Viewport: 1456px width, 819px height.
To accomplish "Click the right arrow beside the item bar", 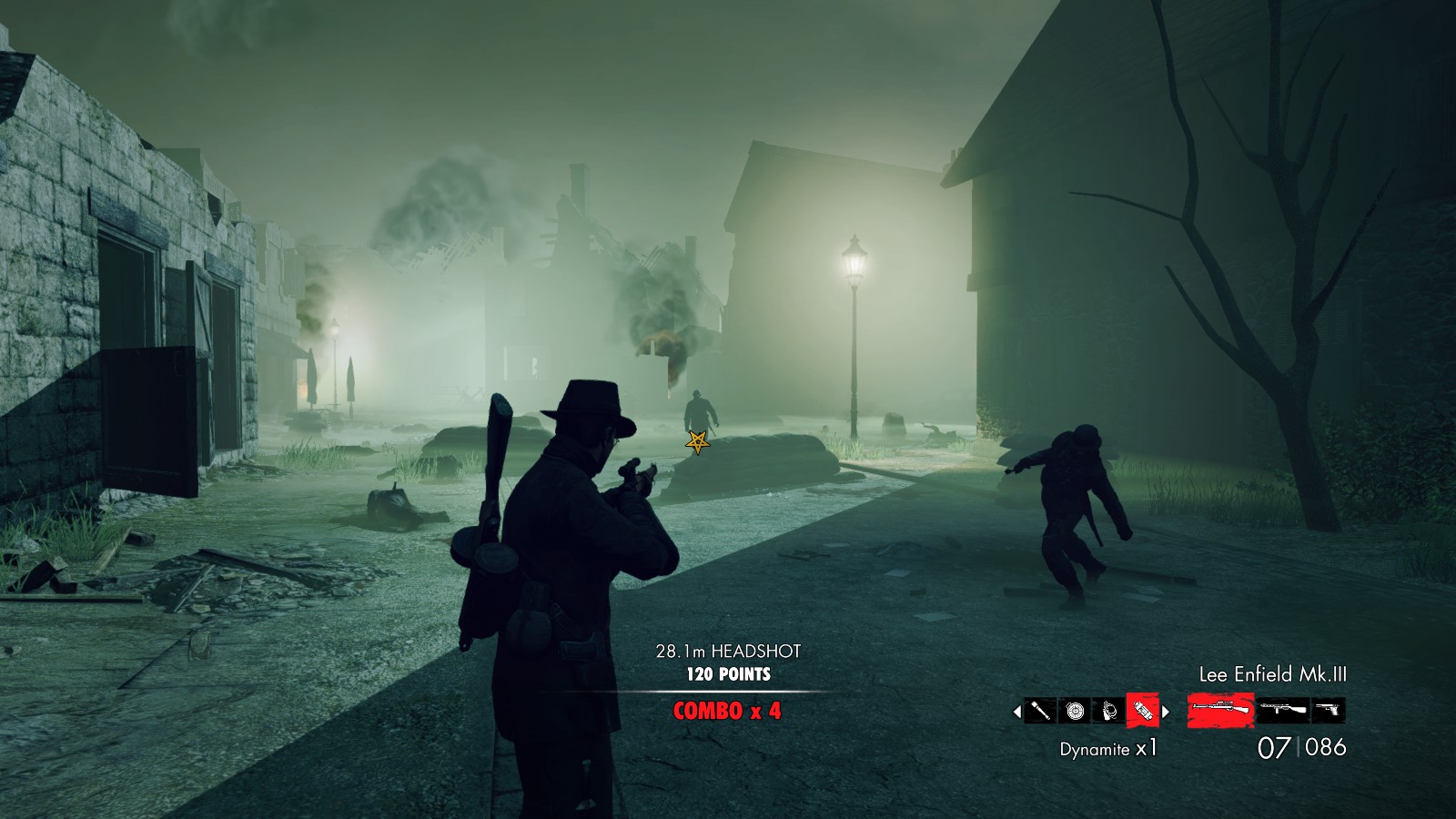I will coord(1164,711).
